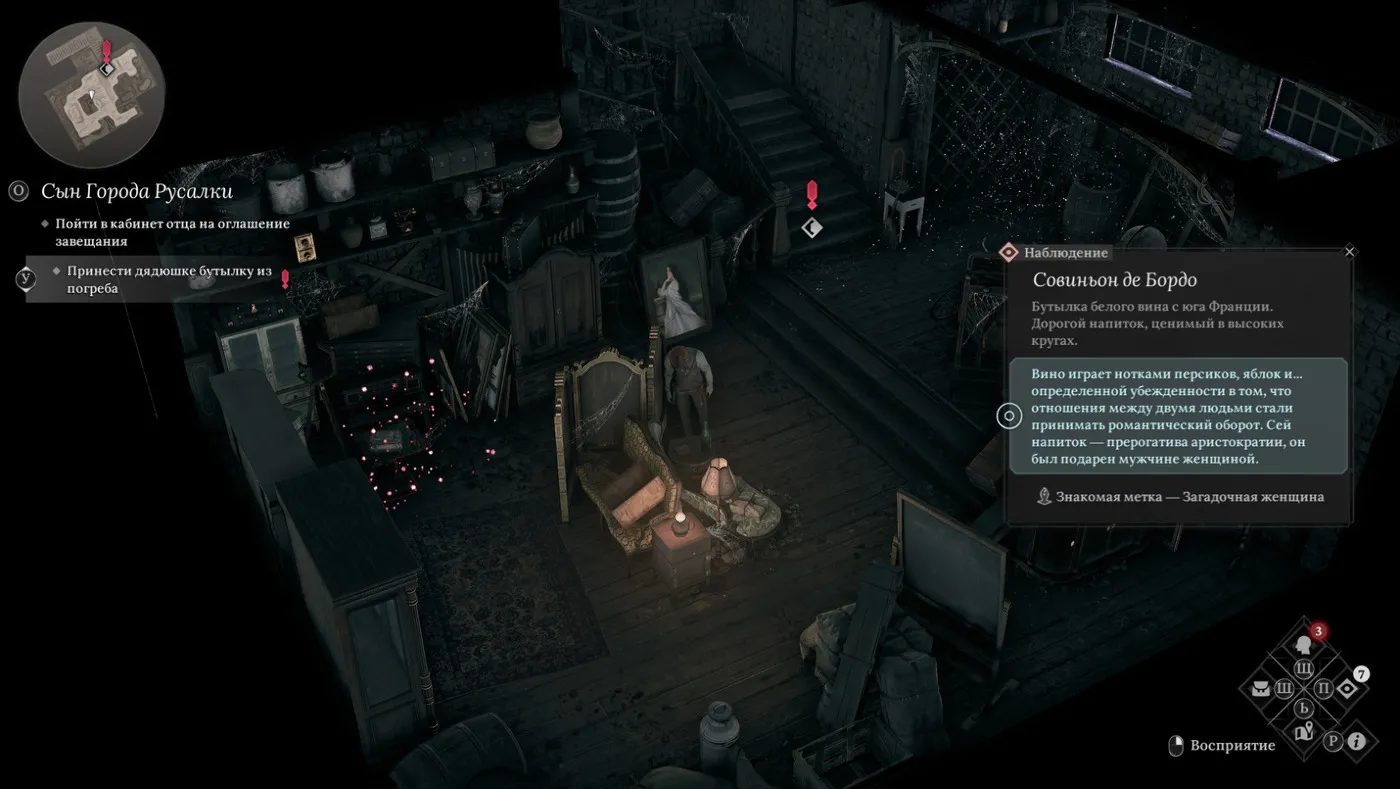1400x789 pixels.
Task: Open the circular minimap
Action: click(x=91, y=95)
